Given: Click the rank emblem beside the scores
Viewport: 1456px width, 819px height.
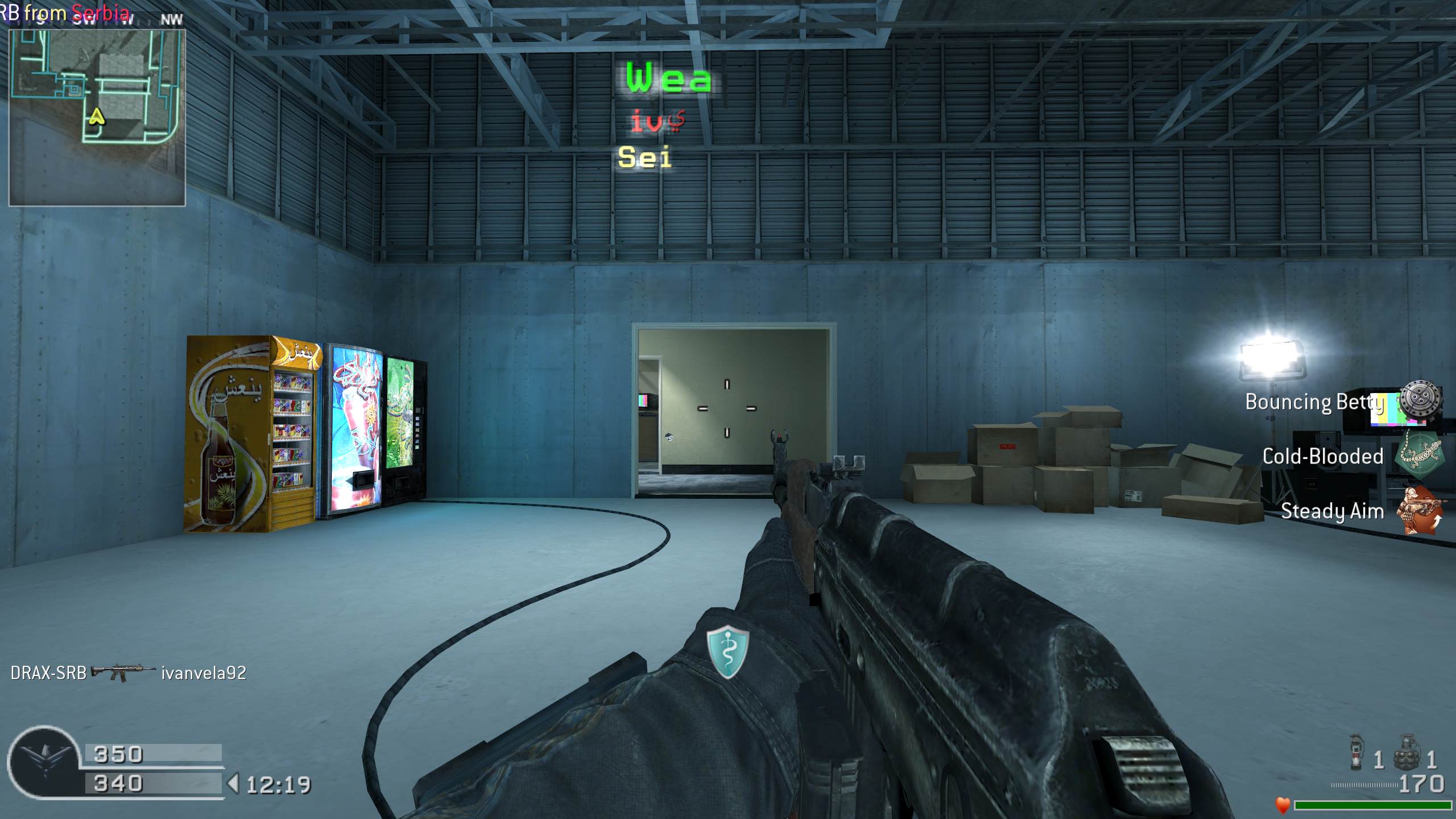Looking at the screenshot, I should point(44,762).
